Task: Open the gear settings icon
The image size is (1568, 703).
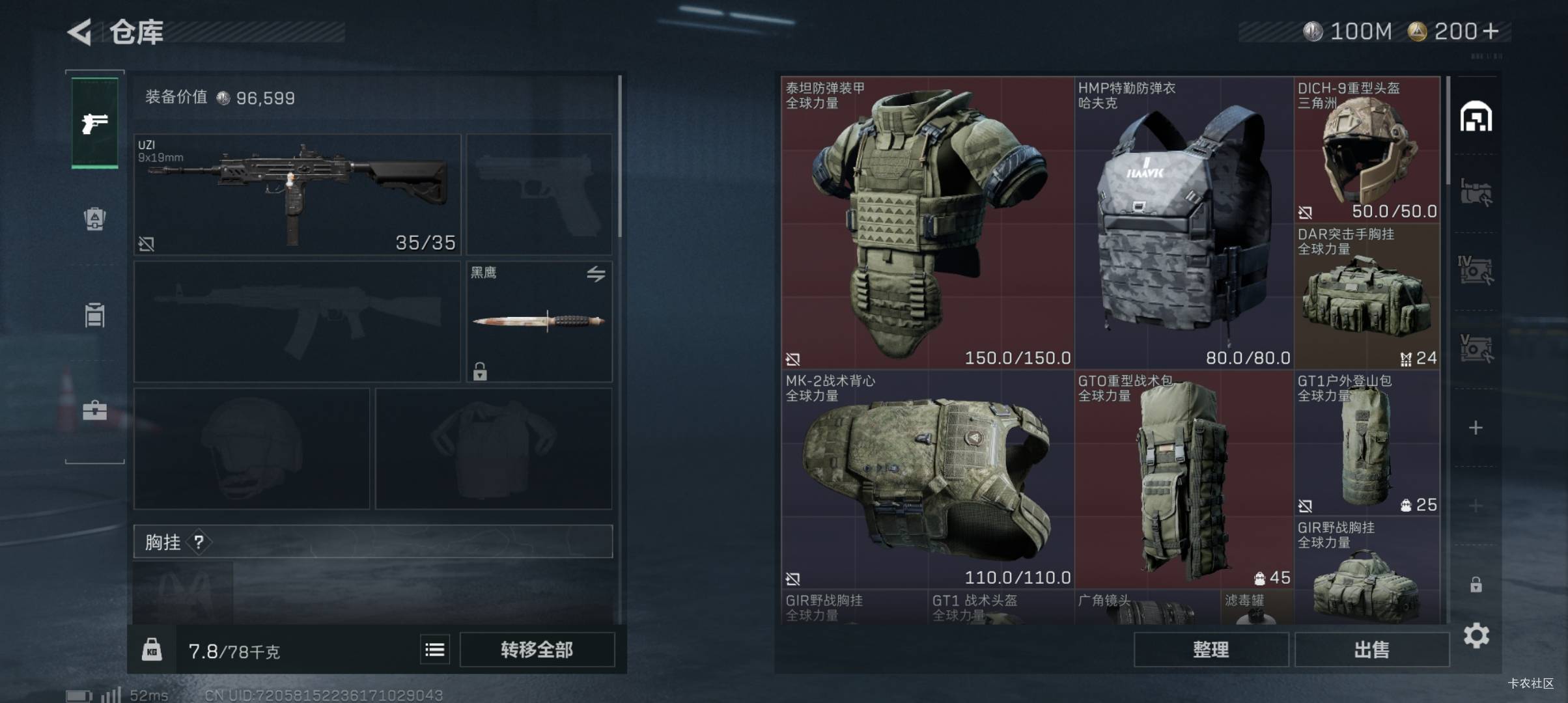Action: pyautogui.click(x=1476, y=635)
